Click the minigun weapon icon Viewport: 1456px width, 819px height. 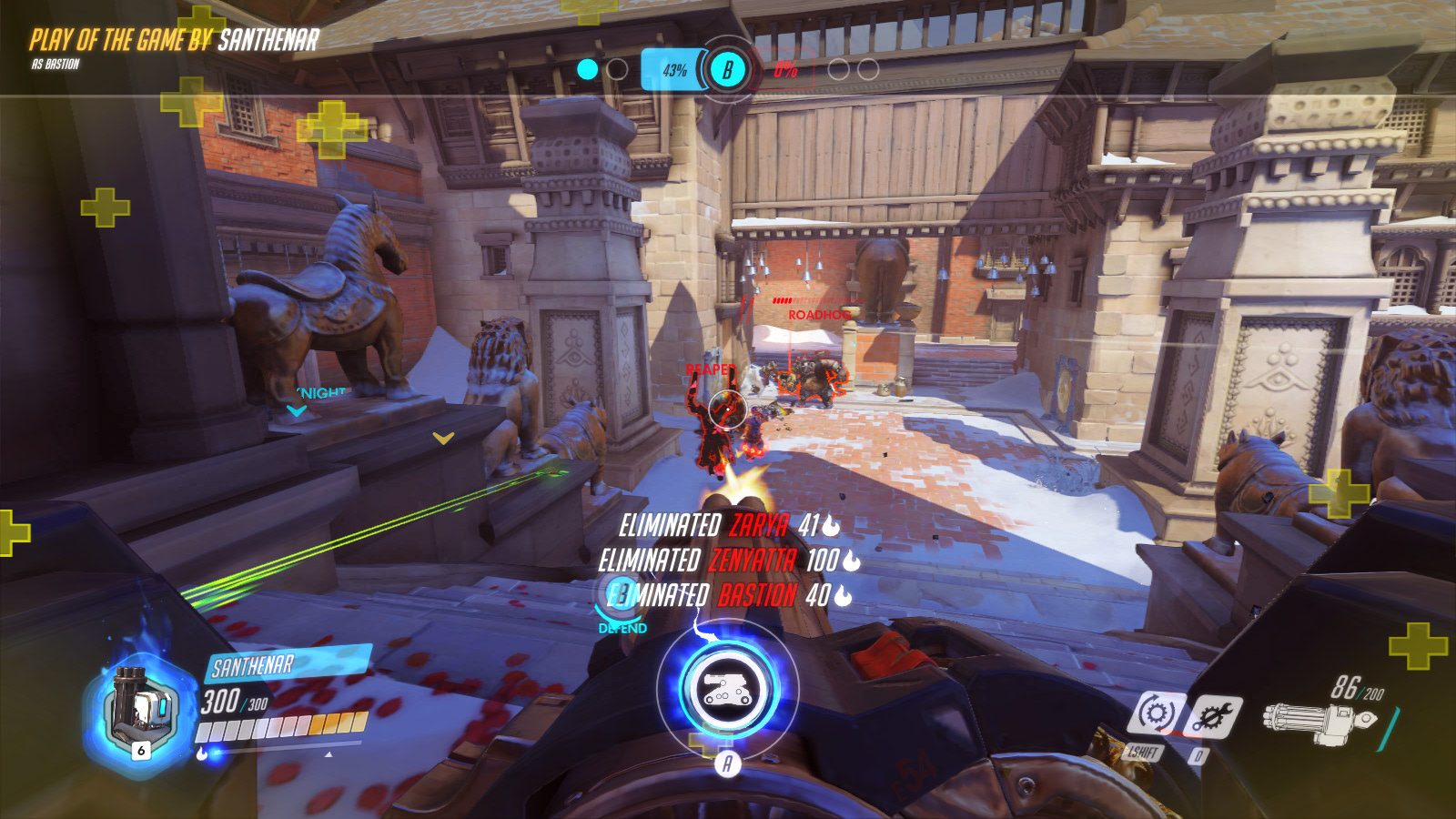(x=1319, y=723)
